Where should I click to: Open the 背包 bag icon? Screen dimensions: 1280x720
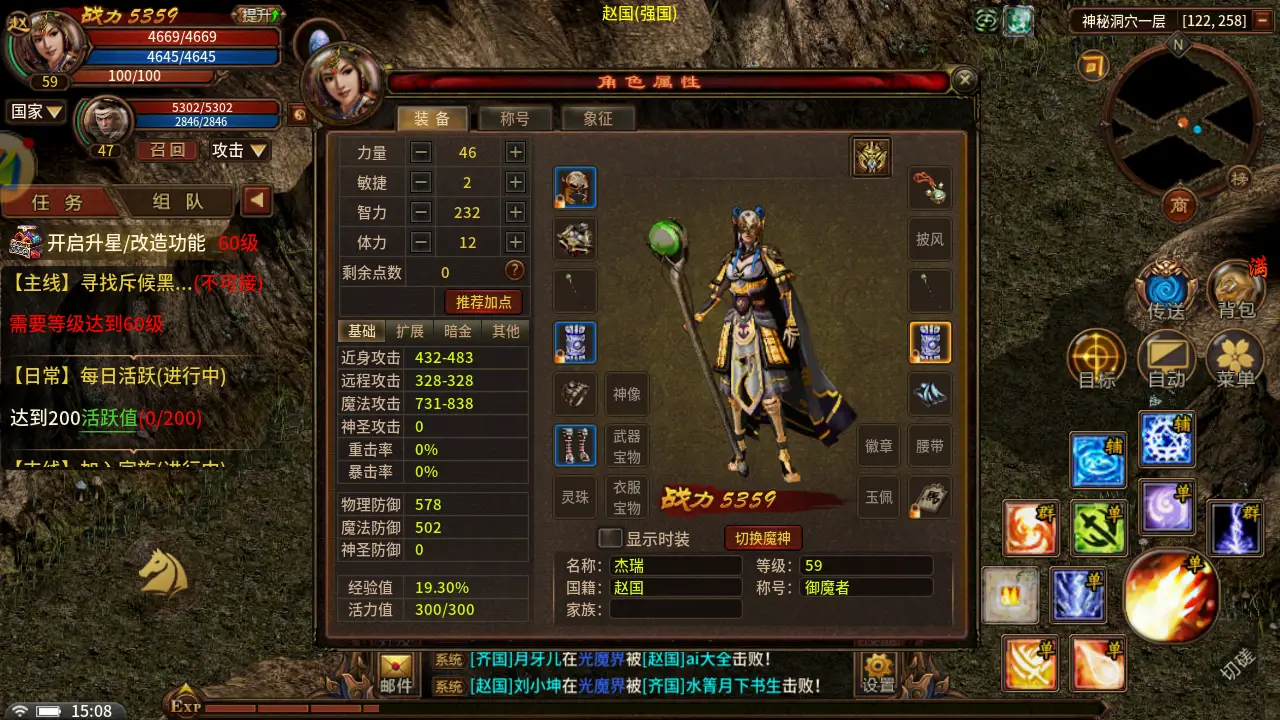click(1236, 291)
